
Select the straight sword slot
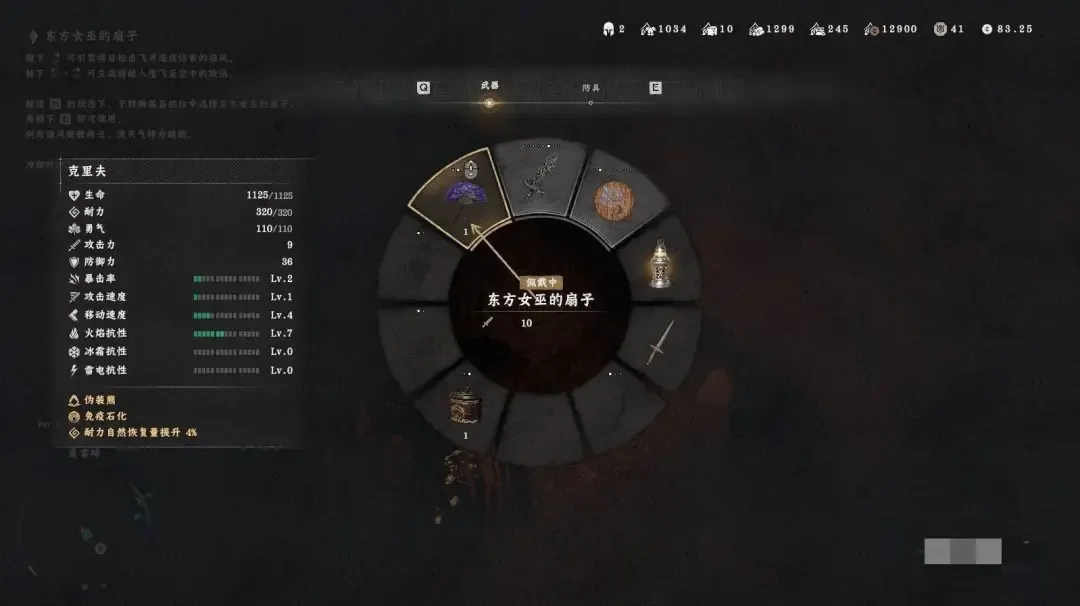click(659, 343)
